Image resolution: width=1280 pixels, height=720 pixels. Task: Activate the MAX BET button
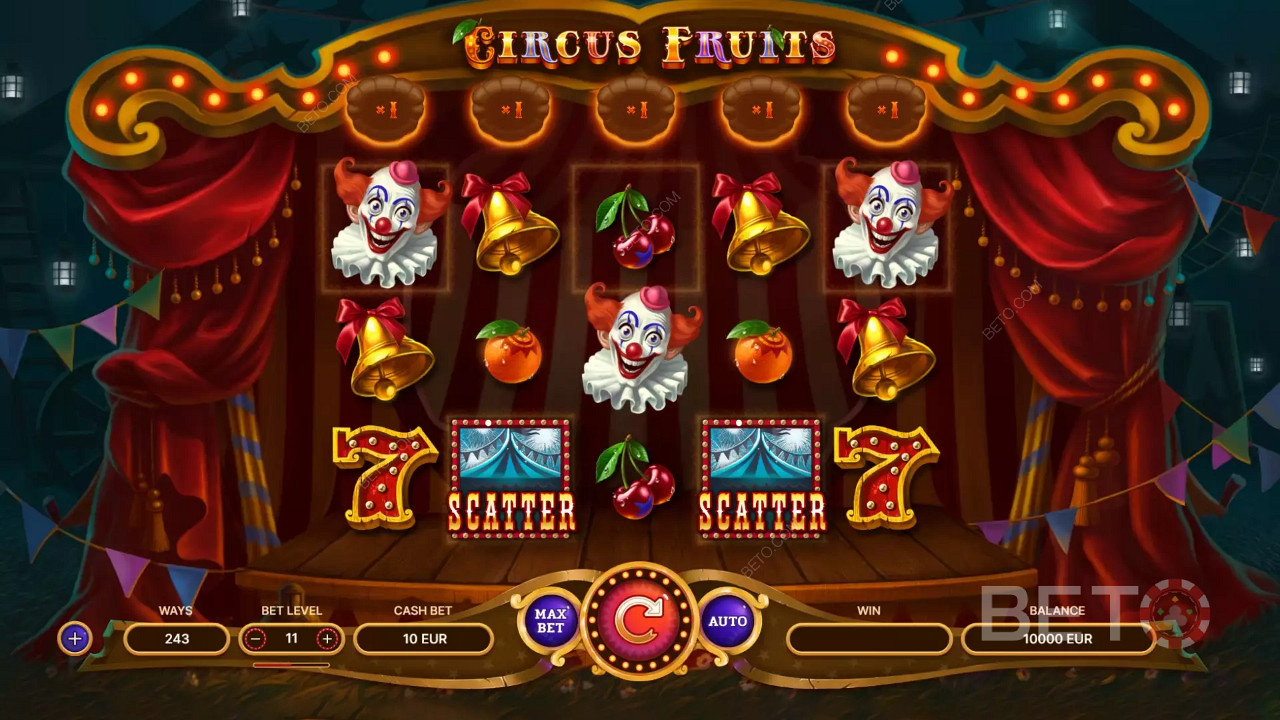coord(550,620)
